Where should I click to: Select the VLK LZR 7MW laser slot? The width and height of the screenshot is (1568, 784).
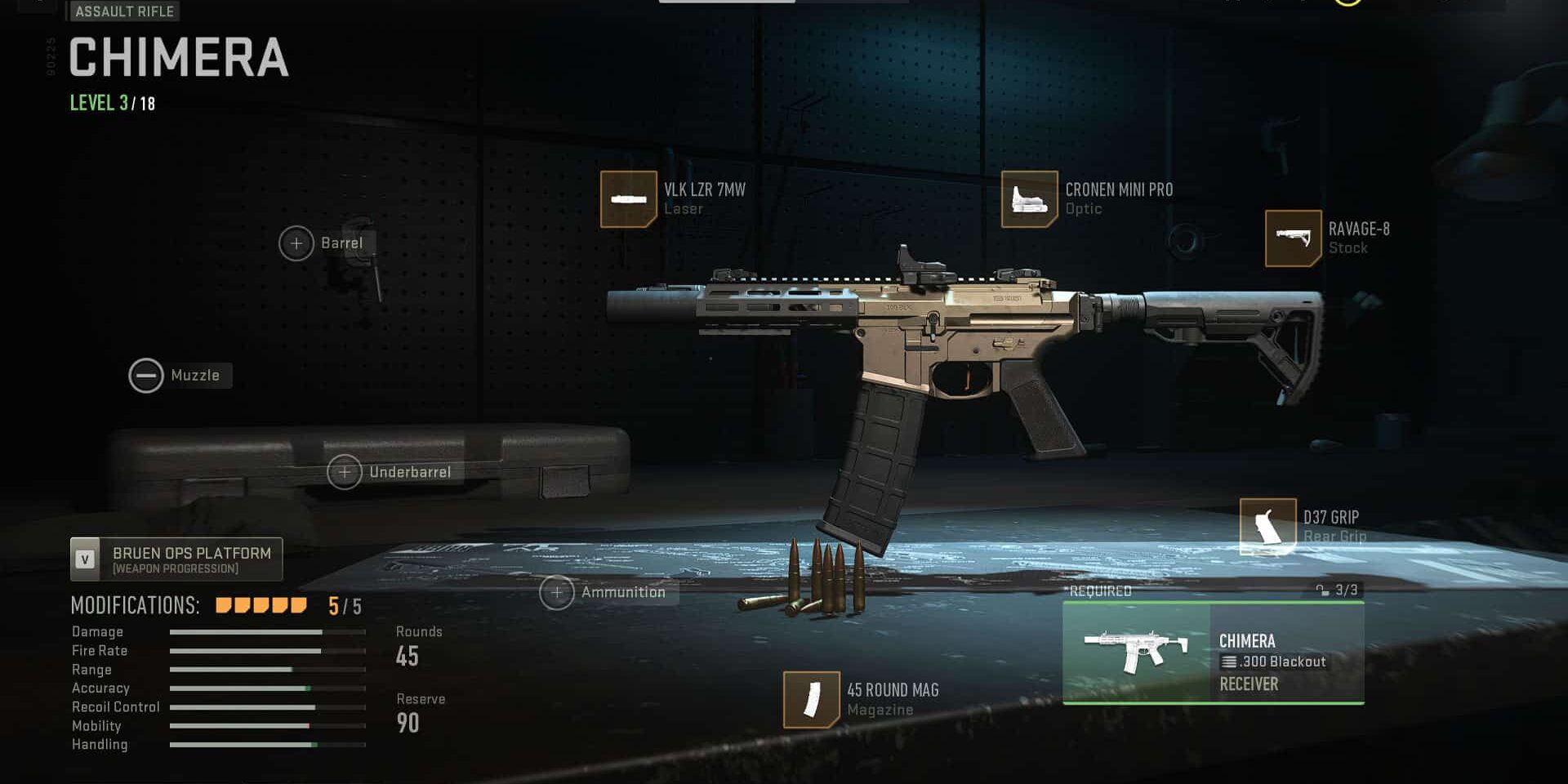coord(628,199)
